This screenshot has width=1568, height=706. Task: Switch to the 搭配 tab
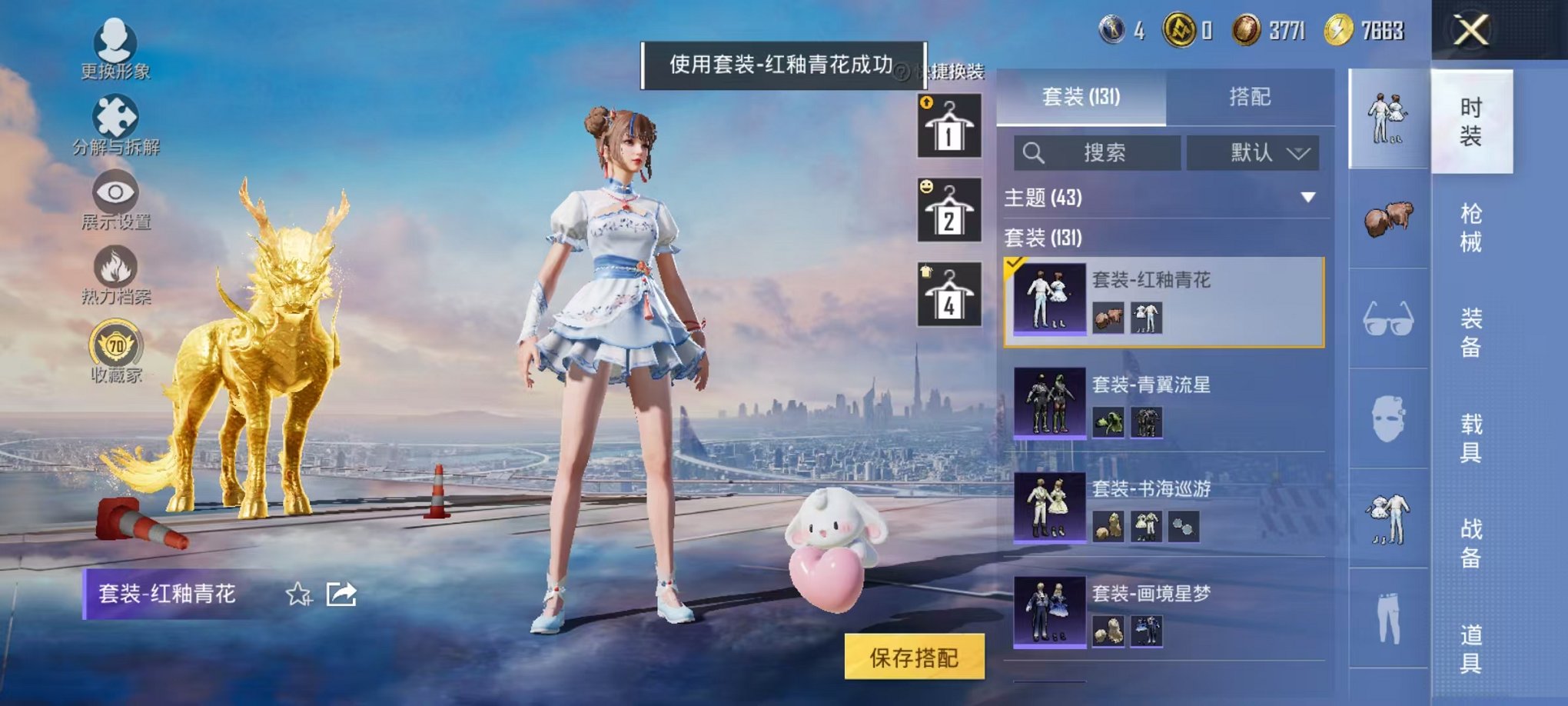1249,96
